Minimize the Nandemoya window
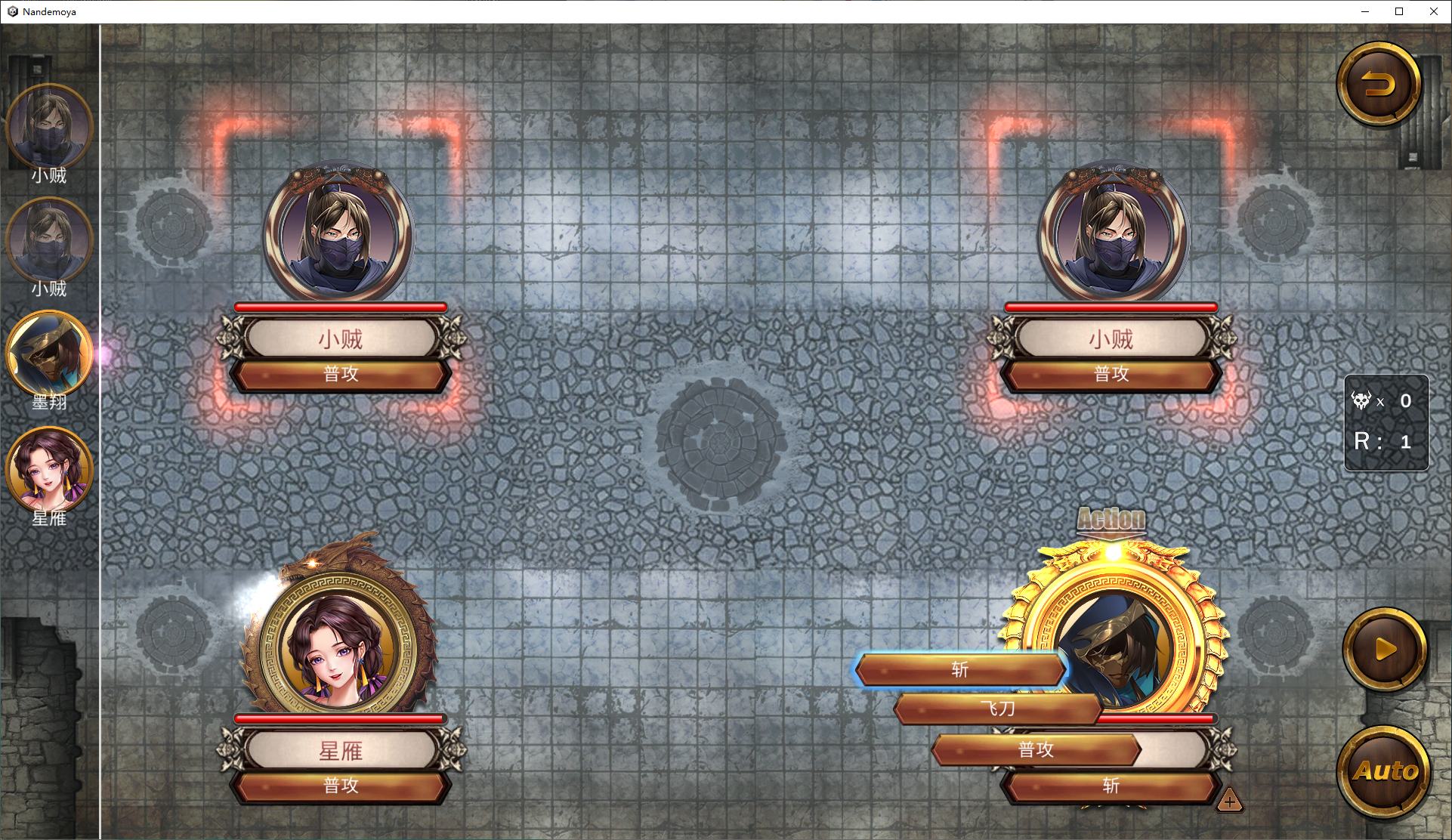Image resolution: width=1452 pixels, height=840 pixels. [1365, 11]
